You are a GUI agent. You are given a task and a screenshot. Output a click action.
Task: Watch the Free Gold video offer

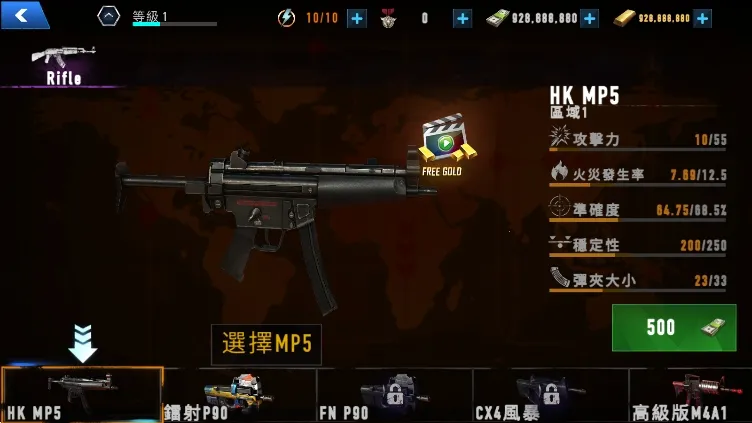445,147
